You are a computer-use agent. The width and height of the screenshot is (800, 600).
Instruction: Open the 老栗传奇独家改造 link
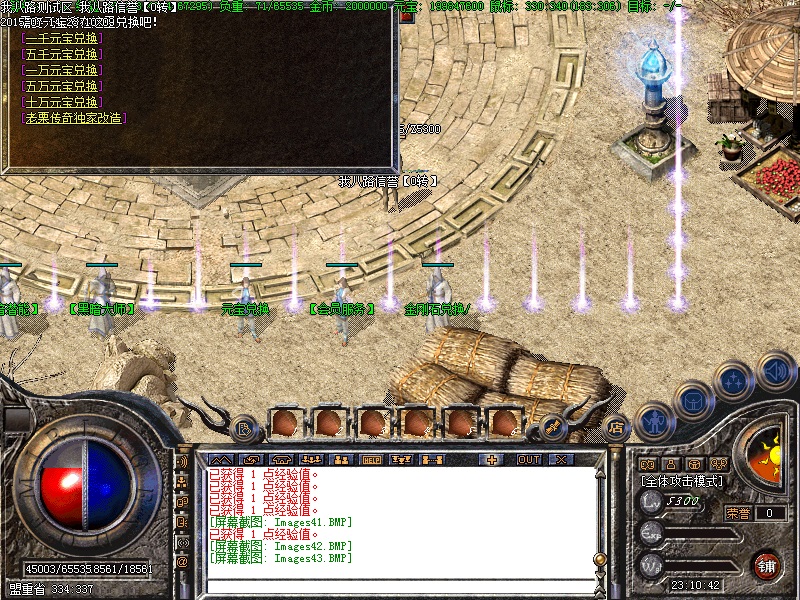pos(74,118)
